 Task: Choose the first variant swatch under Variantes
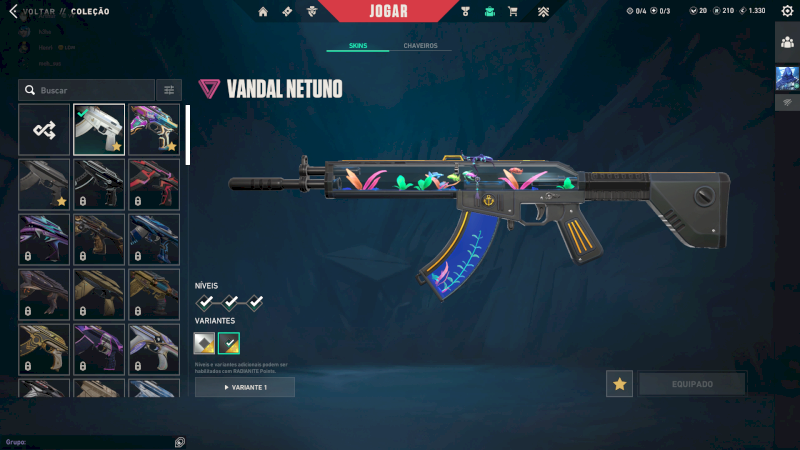pos(204,344)
